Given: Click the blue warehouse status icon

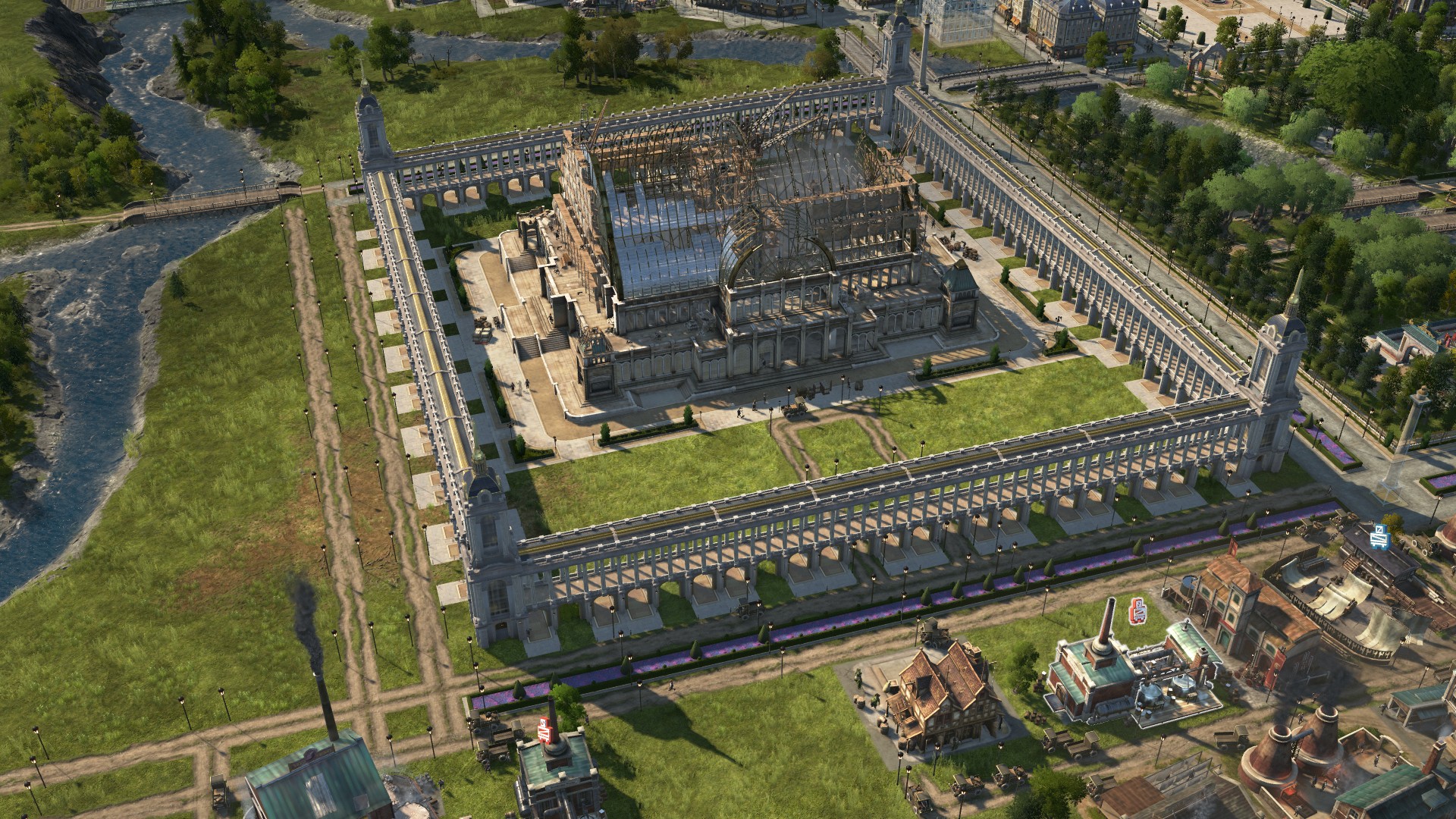Looking at the screenshot, I should click(x=1379, y=534).
